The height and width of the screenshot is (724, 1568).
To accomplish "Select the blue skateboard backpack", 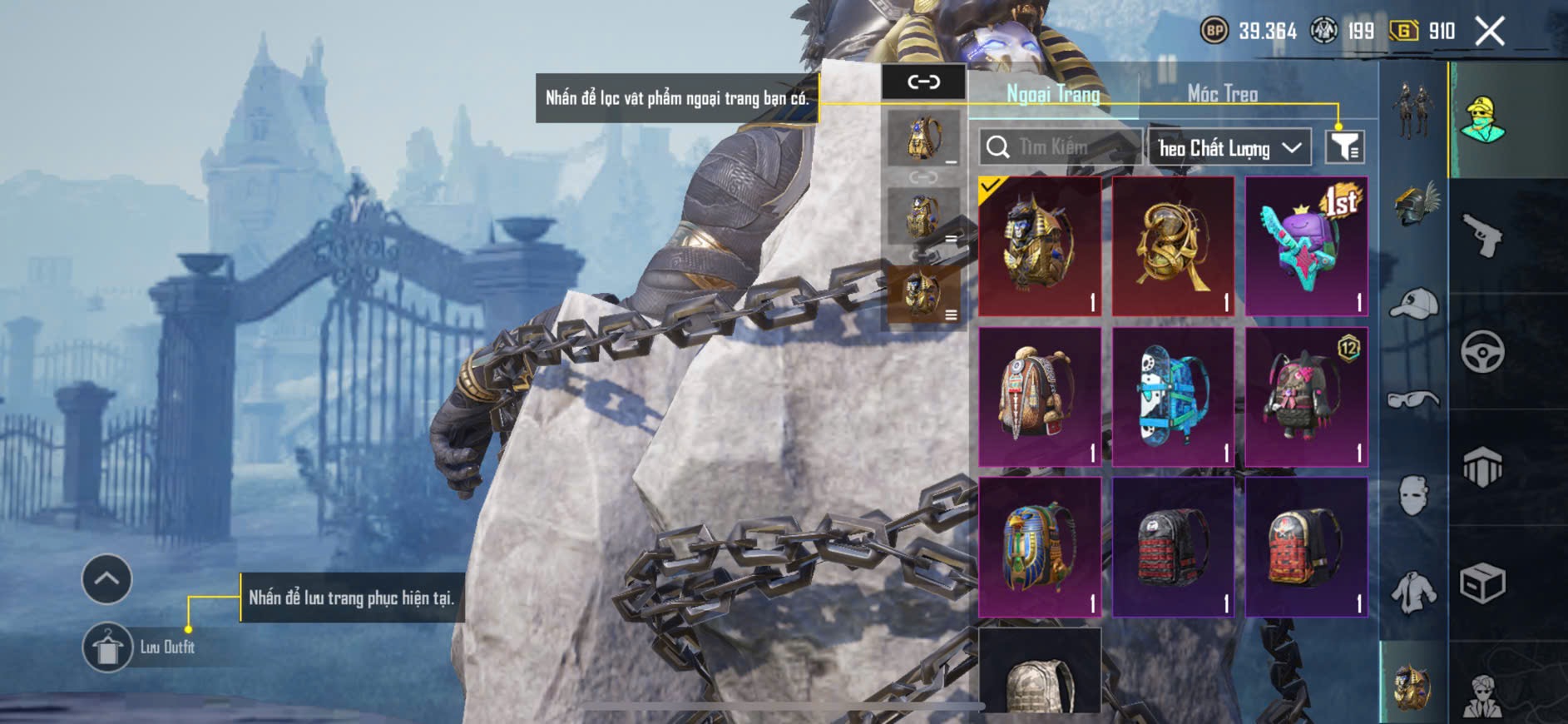I will 1173,396.
